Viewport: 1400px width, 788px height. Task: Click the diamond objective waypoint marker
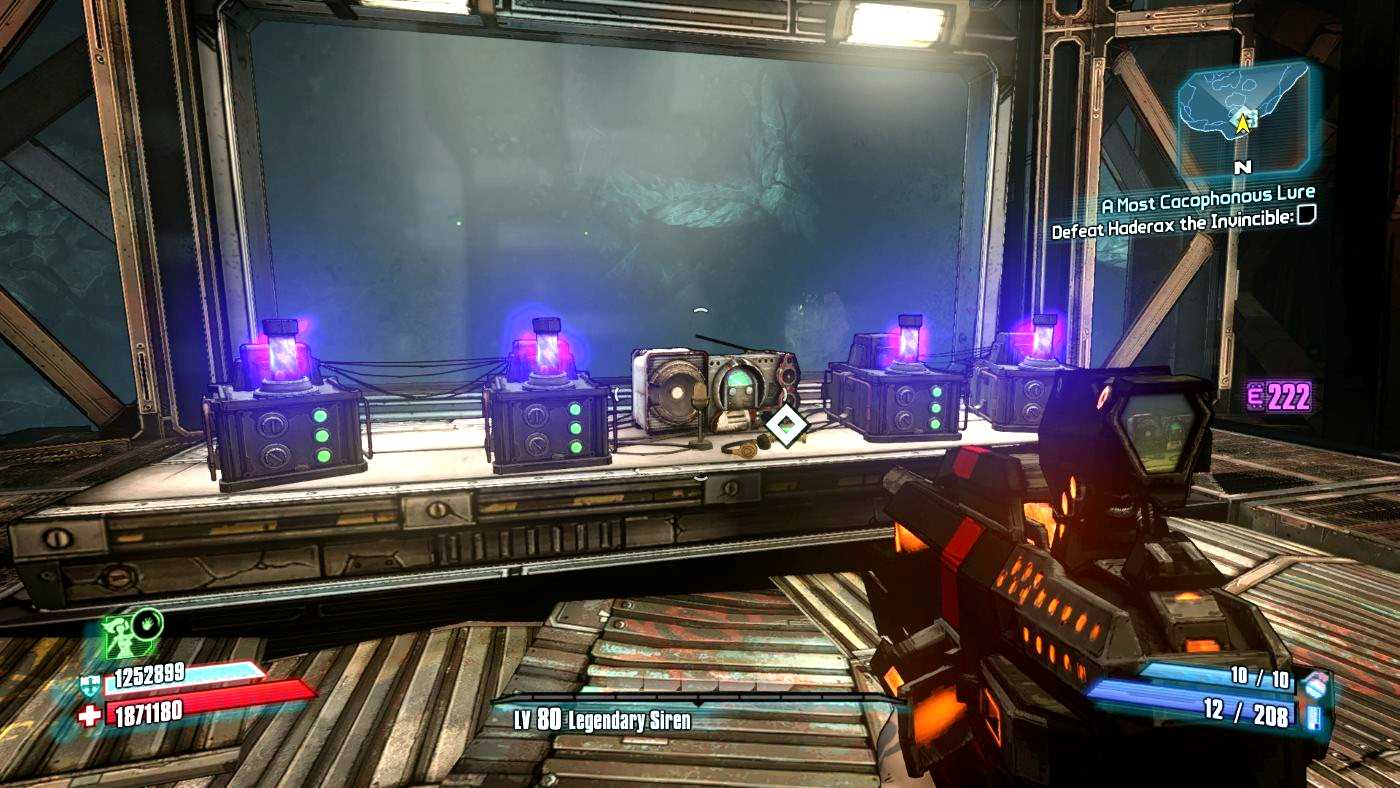coord(786,427)
